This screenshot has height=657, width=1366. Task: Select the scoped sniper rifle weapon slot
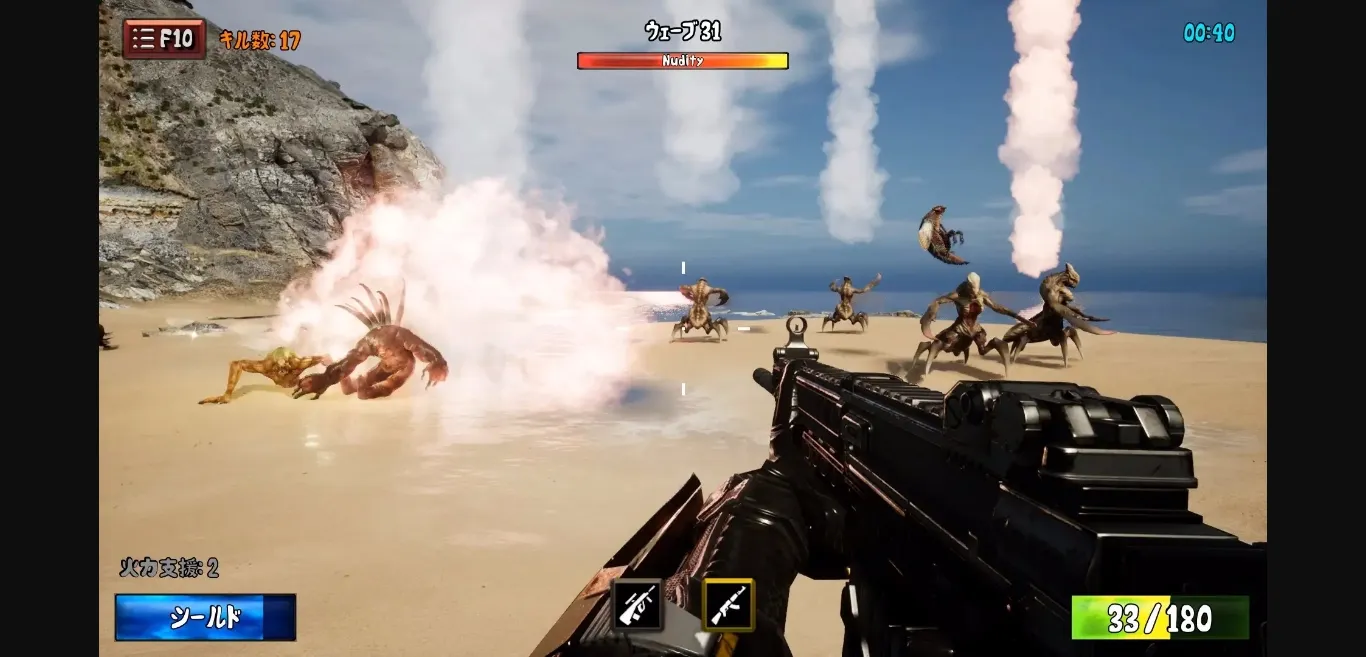click(637, 605)
